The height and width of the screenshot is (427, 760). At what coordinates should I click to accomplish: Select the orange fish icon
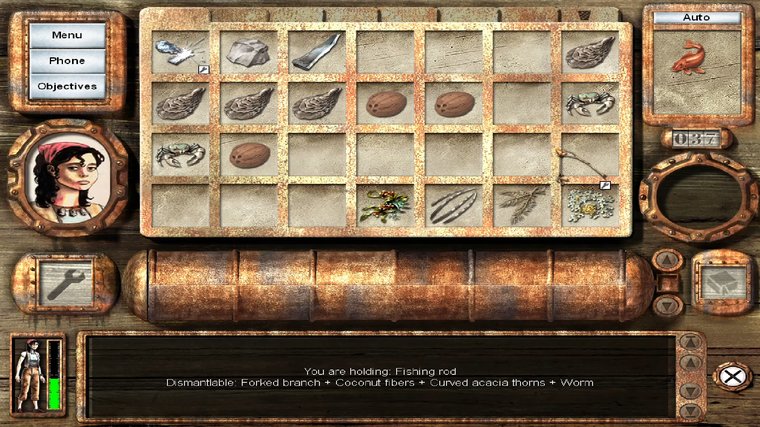pyautogui.click(x=686, y=60)
